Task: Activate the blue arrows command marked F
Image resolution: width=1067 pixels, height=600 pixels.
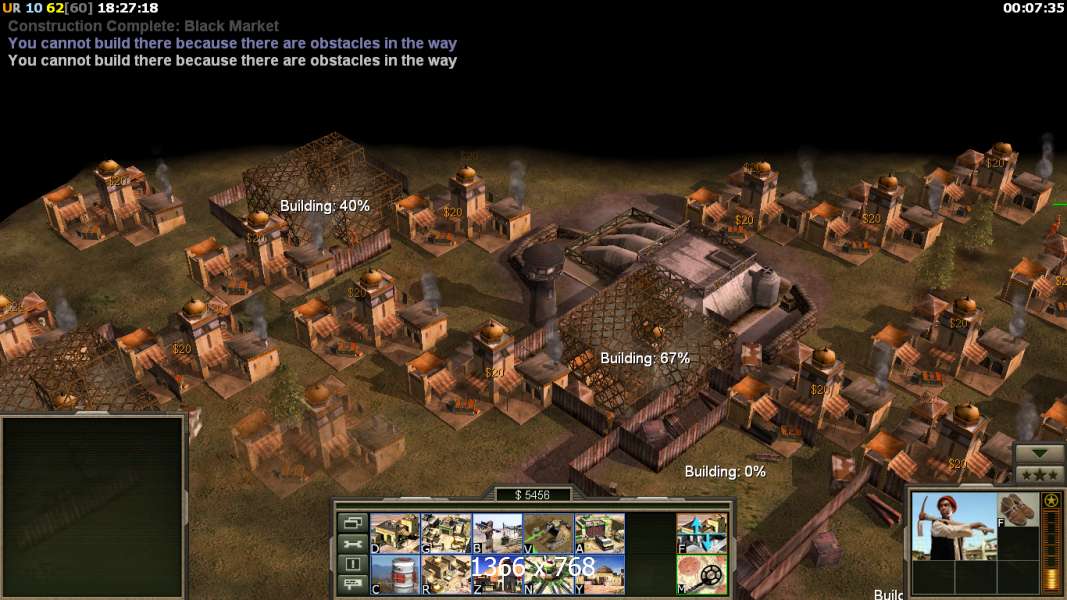Action: click(x=702, y=533)
